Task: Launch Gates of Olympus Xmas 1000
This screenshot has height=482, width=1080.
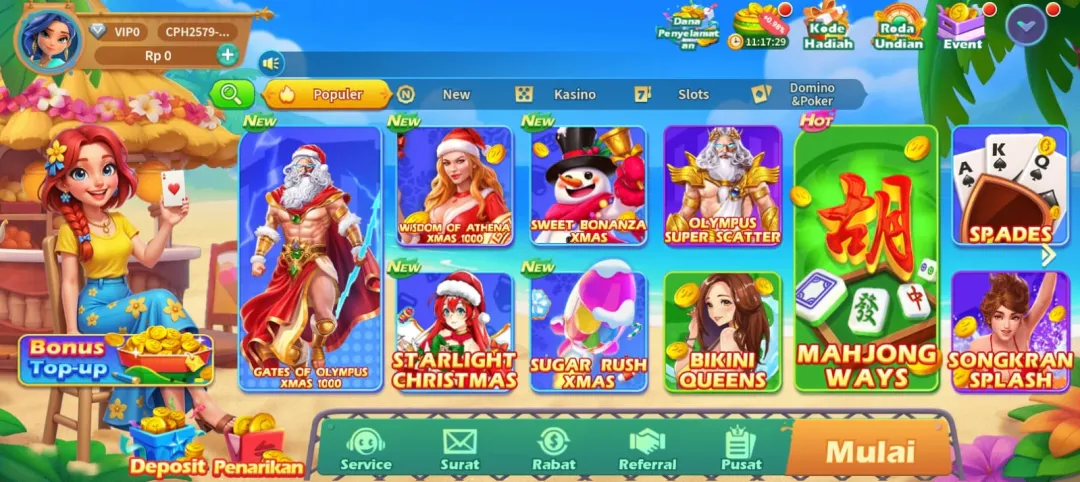Action: click(x=310, y=260)
